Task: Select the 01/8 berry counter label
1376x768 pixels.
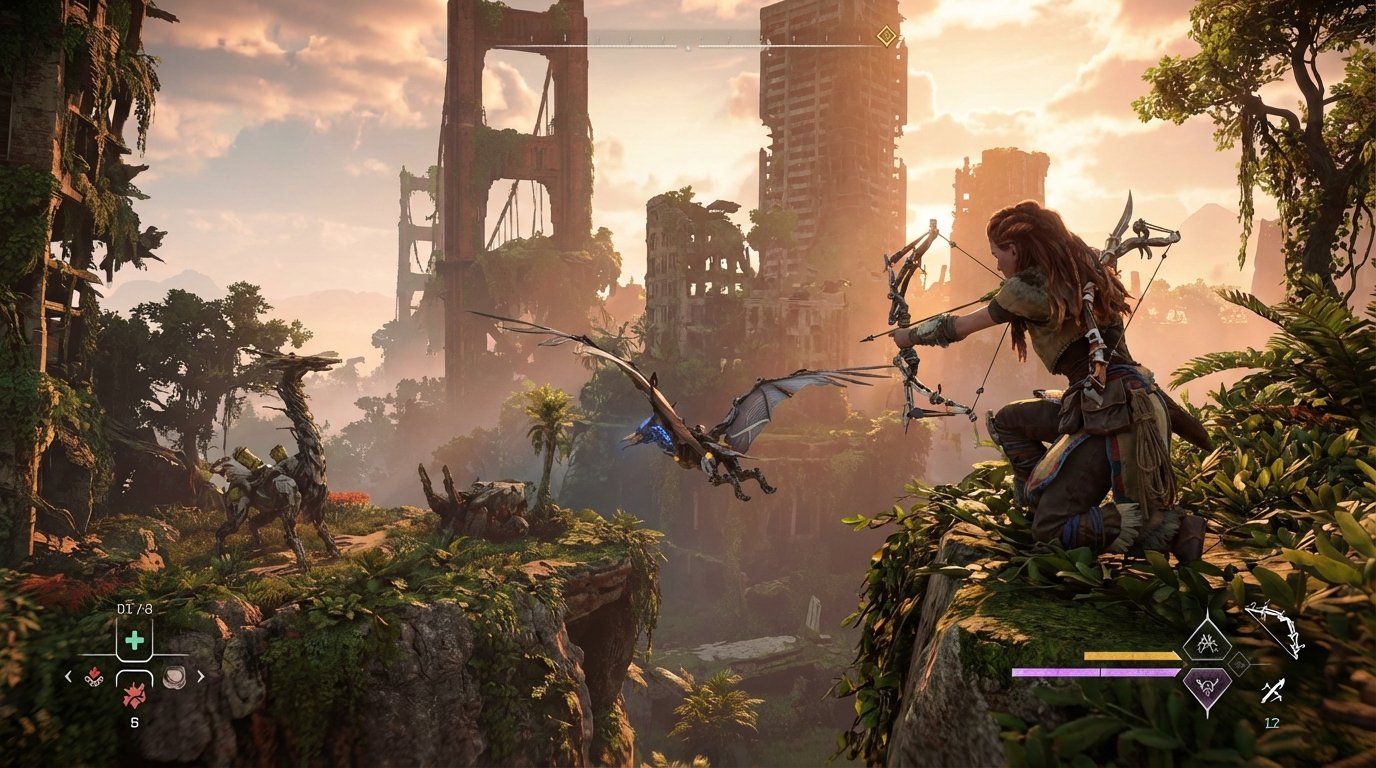Action: pyautogui.click(x=134, y=609)
